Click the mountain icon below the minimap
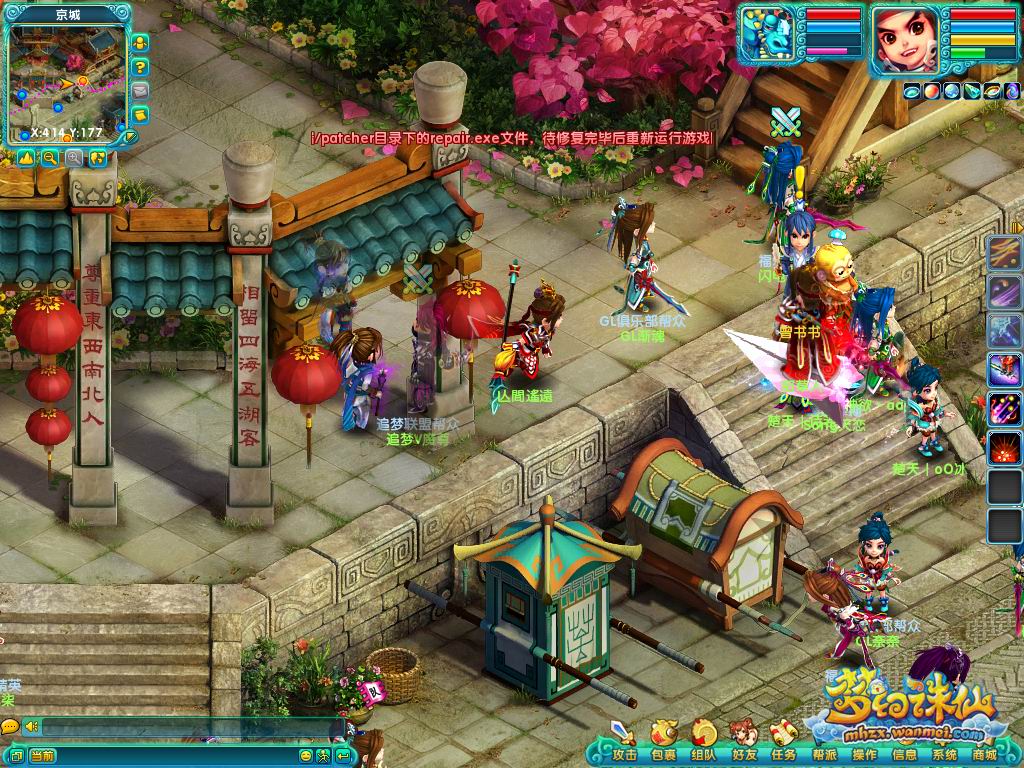 coord(26,158)
